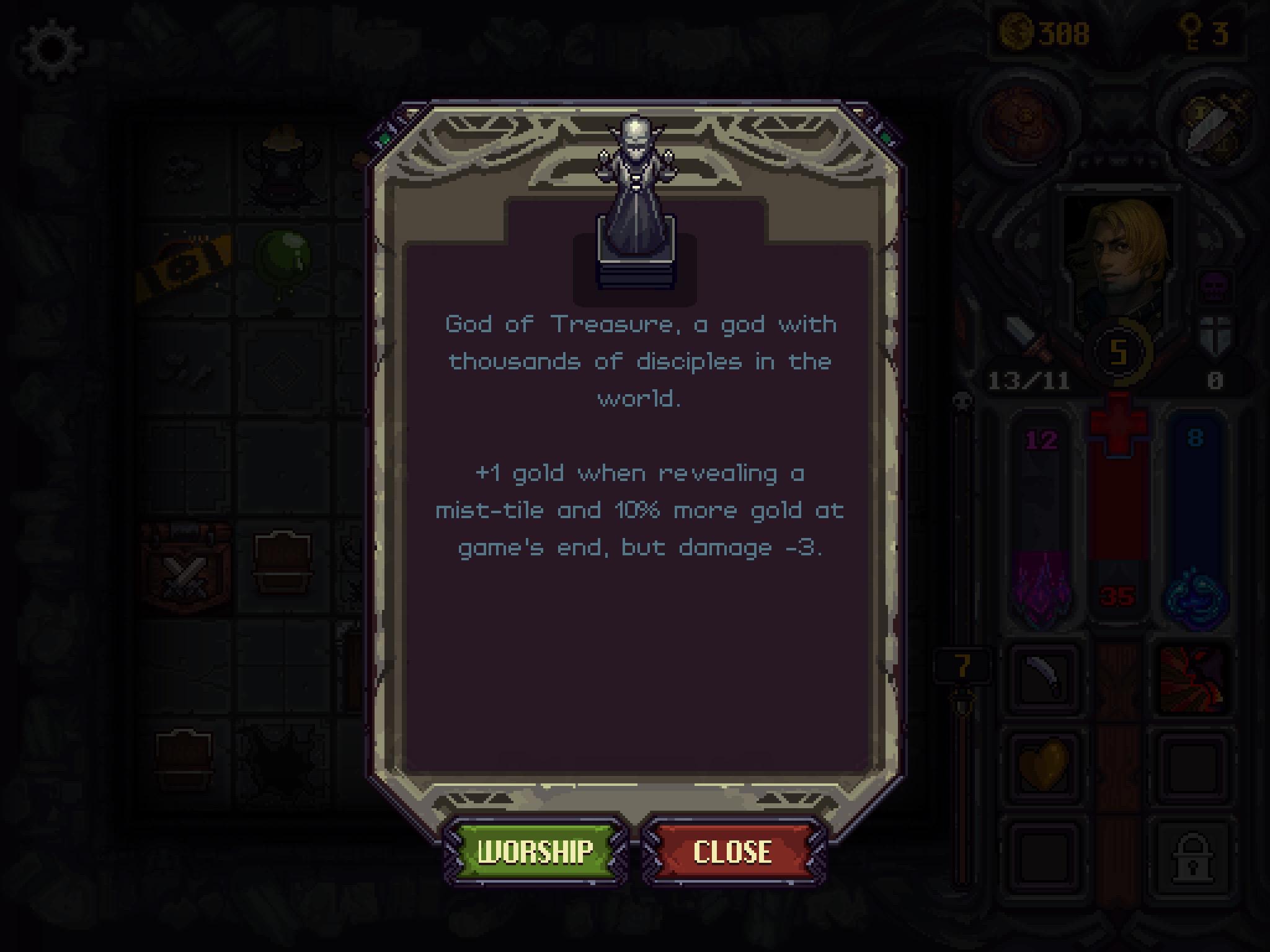The width and height of the screenshot is (1270, 952).
Task: Activate the phoenix skill icon
Action: click(x=1194, y=677)
